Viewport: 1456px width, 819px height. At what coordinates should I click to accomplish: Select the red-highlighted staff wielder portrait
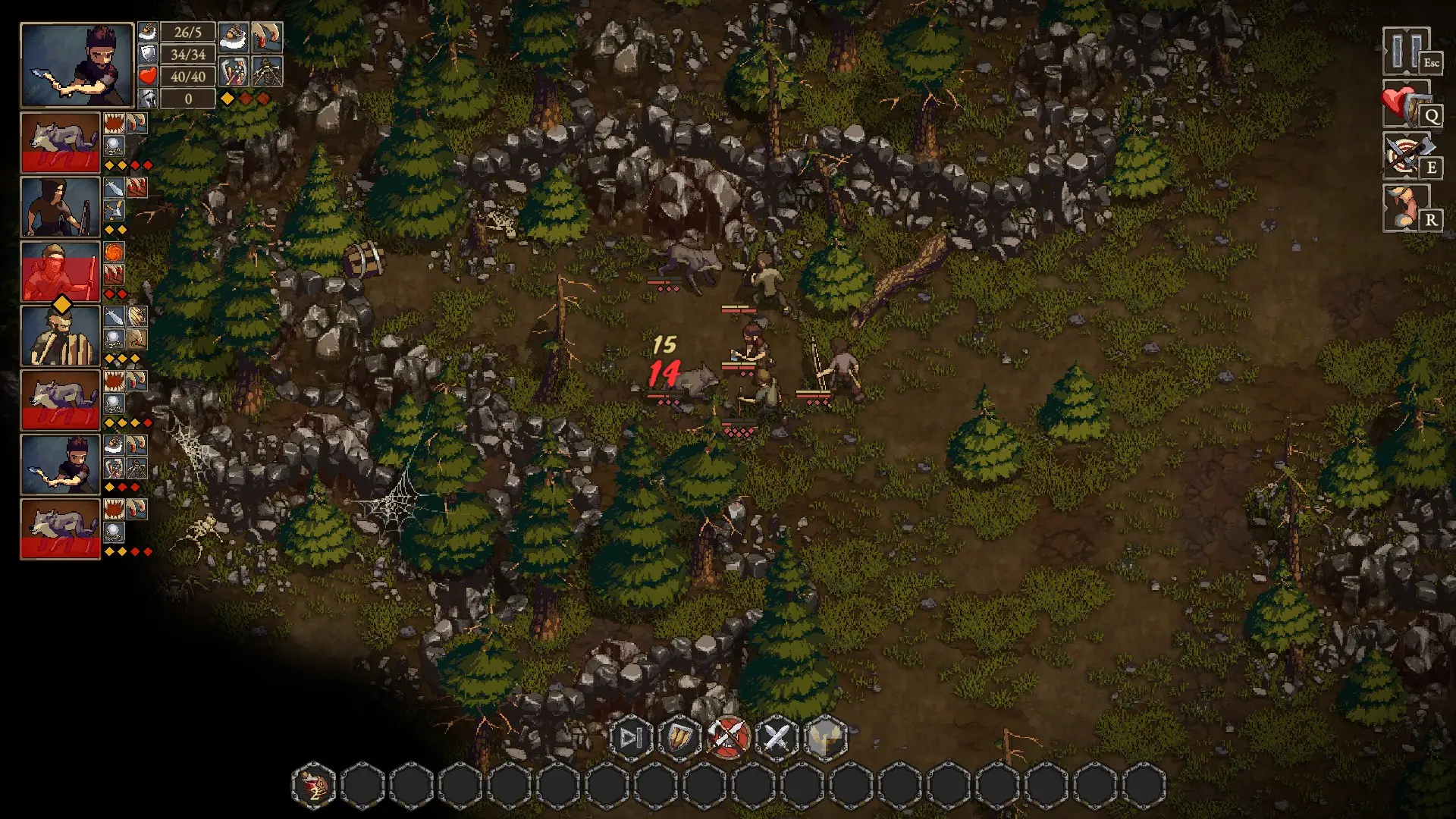coord(61,271)
